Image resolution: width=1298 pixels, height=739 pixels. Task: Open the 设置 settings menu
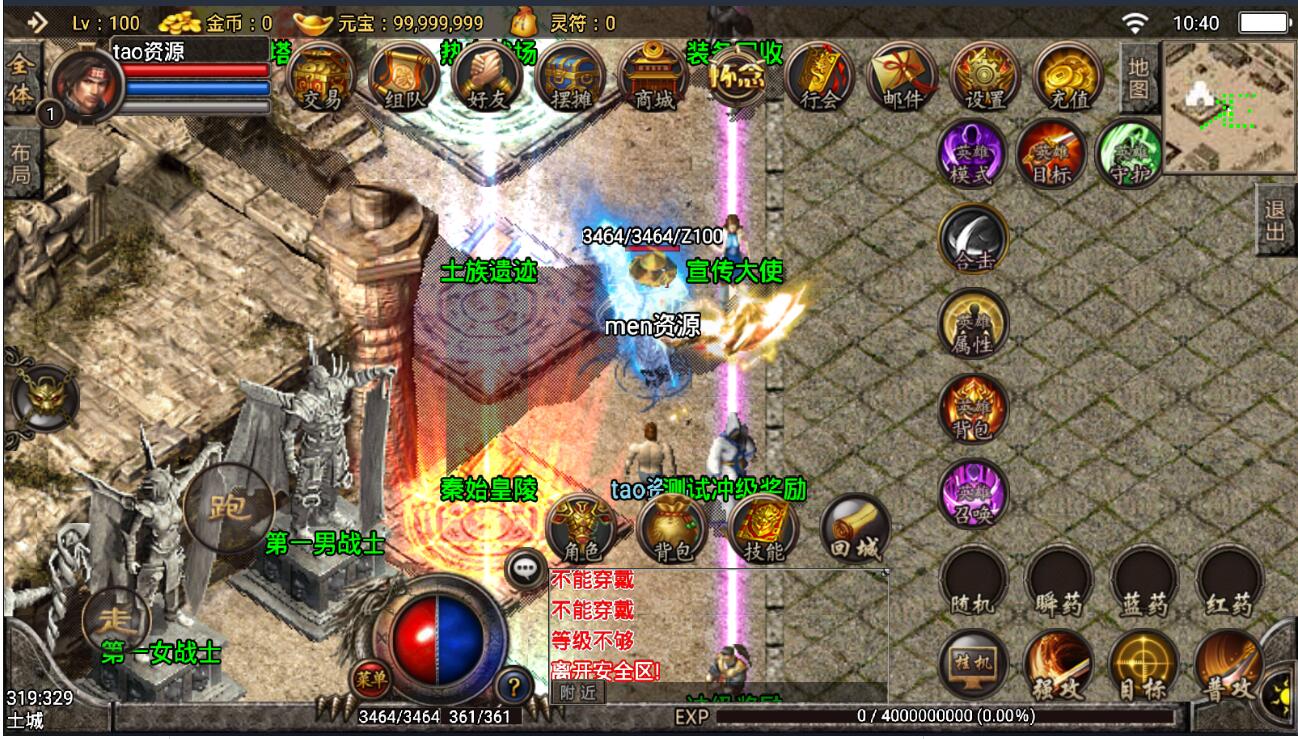985,78
